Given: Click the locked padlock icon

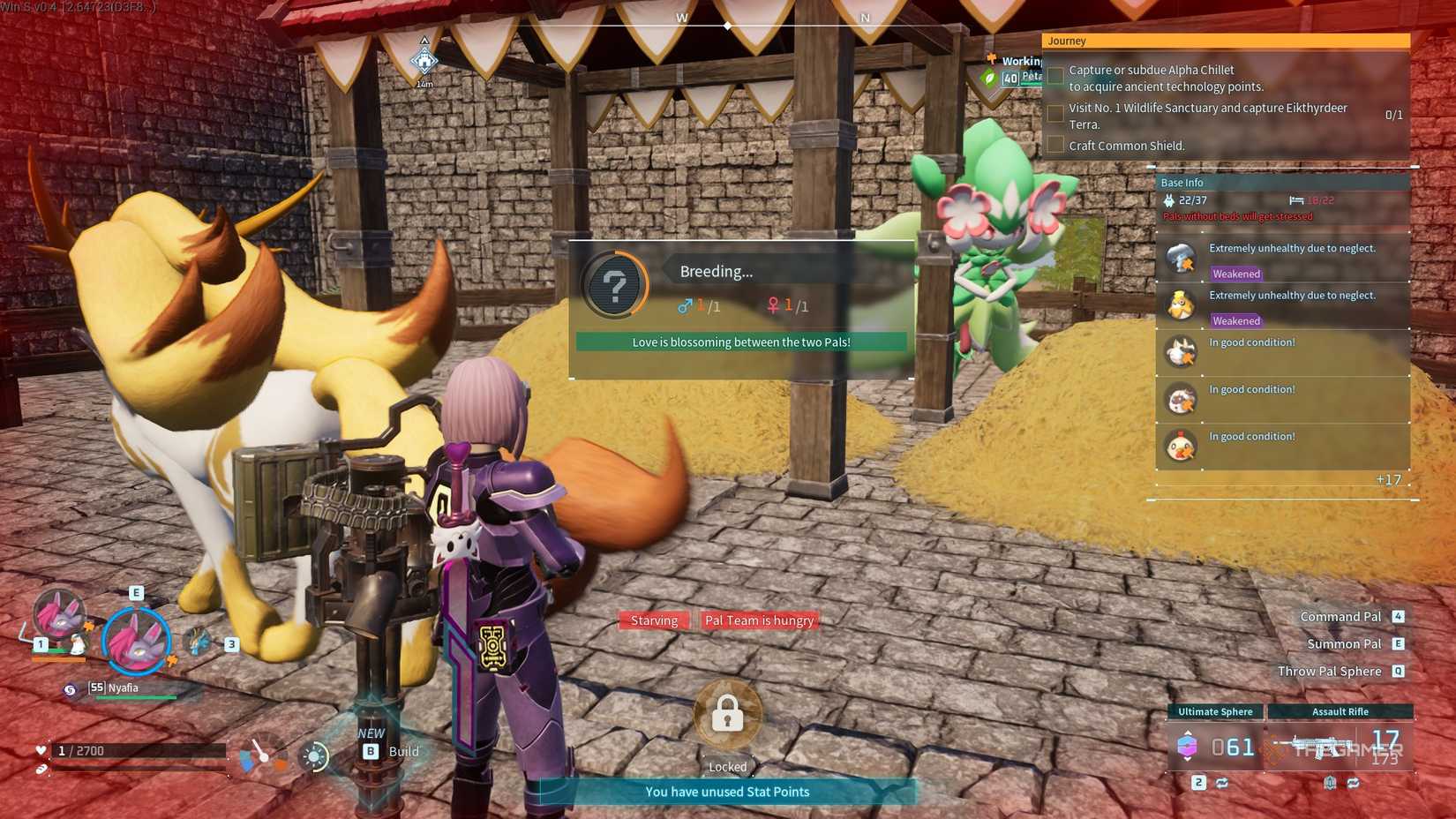Looking at the screenshot, I should [x=726, y=717].
